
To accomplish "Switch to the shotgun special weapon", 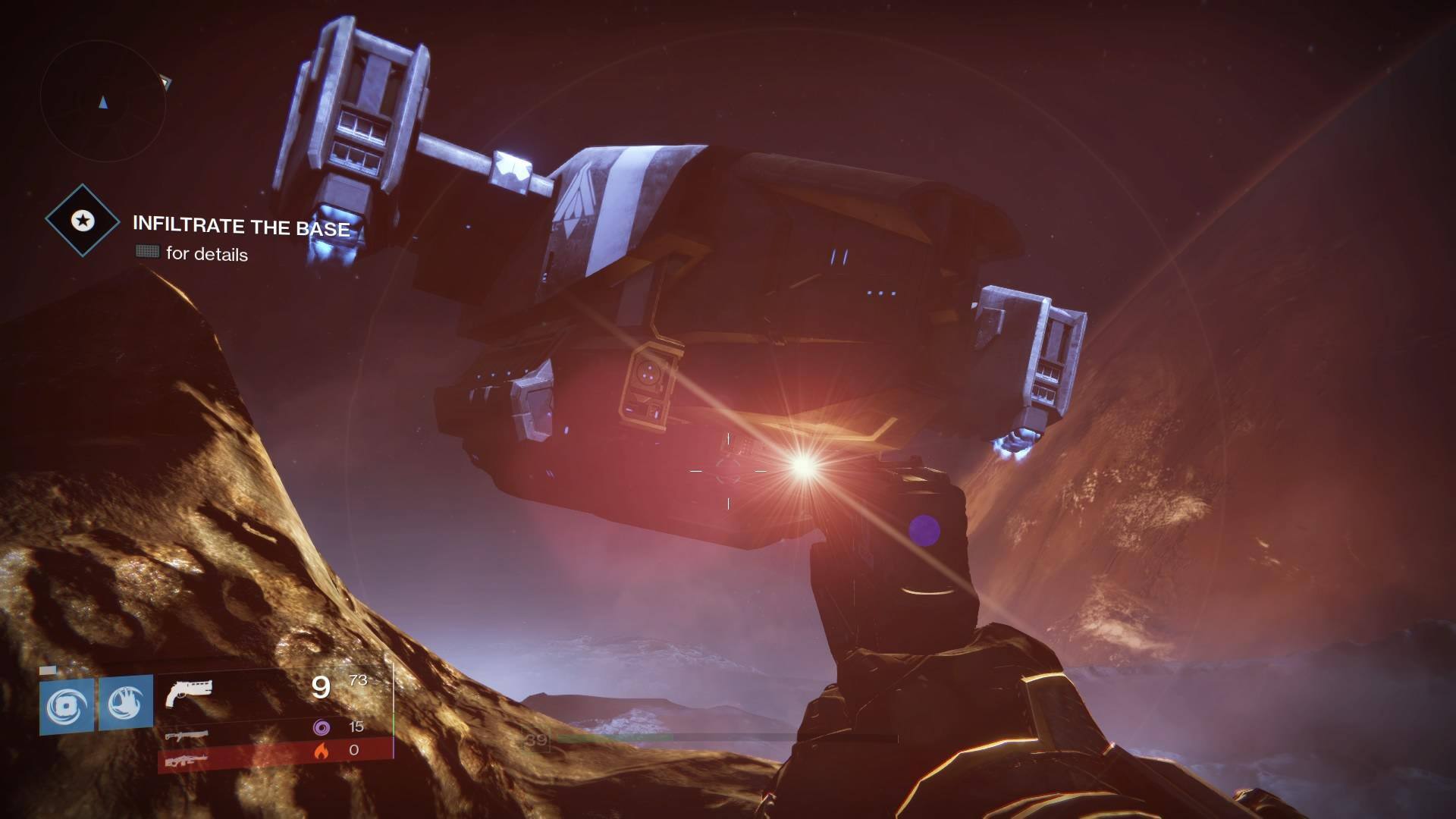I will tap(185, 735).
